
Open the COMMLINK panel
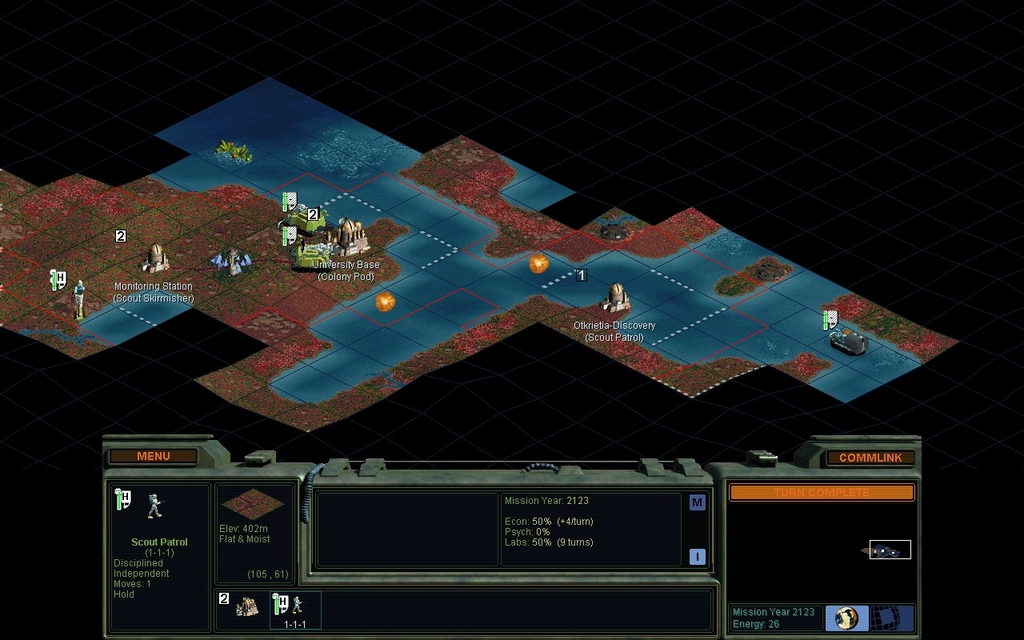870,457
